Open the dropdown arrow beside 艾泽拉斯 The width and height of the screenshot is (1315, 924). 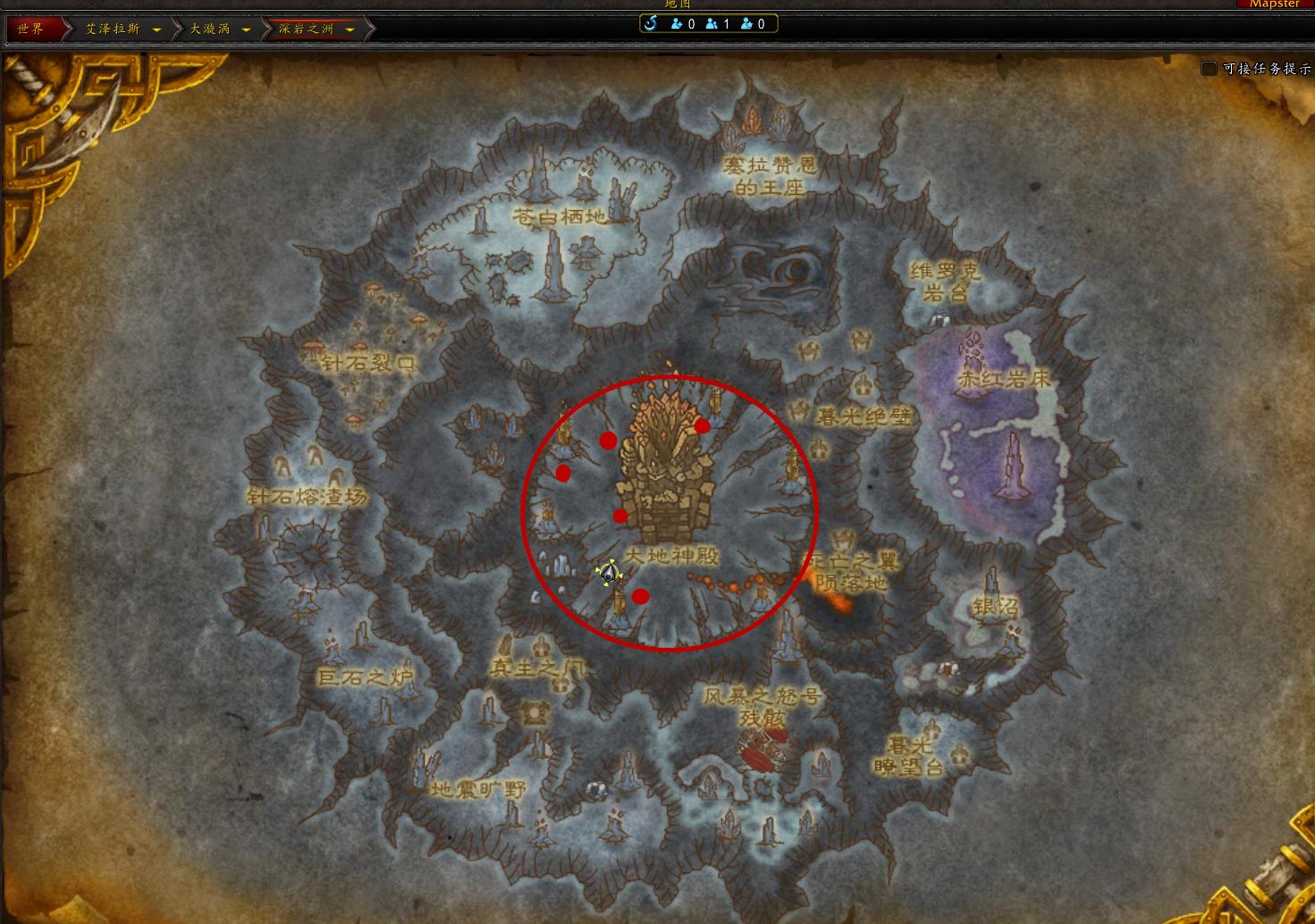click(157, 29)
